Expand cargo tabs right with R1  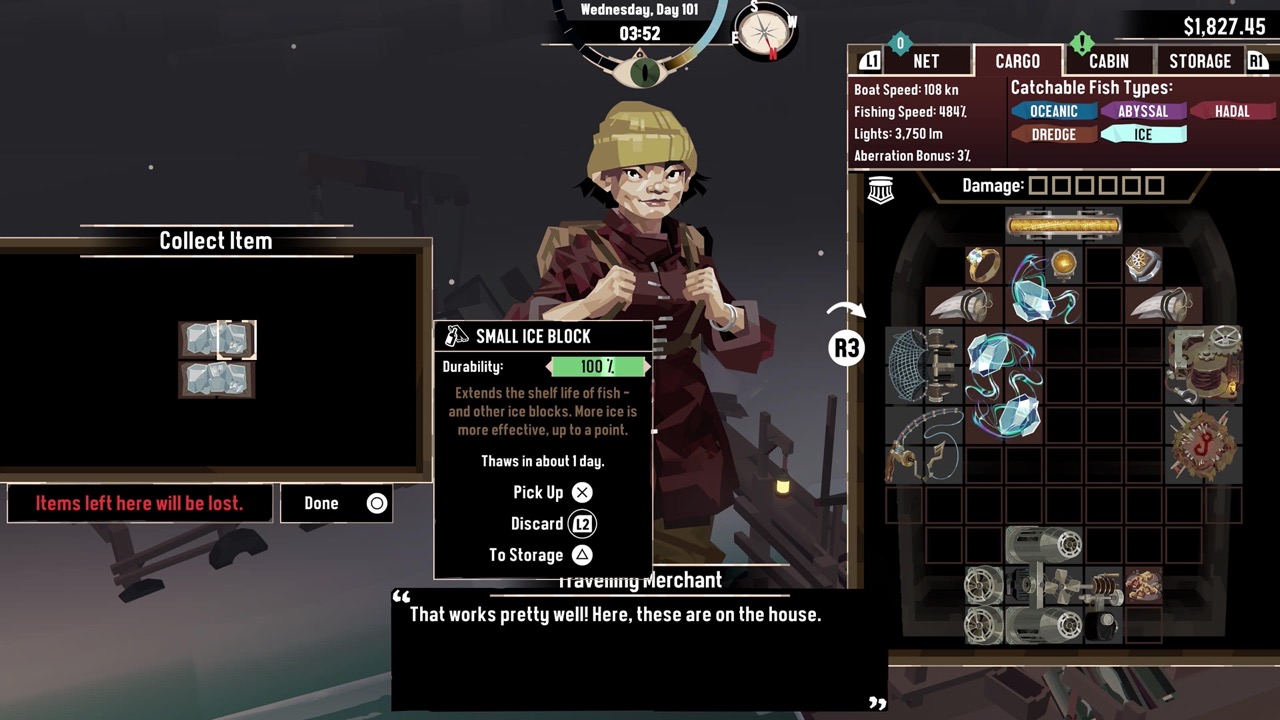point(1258,61)
